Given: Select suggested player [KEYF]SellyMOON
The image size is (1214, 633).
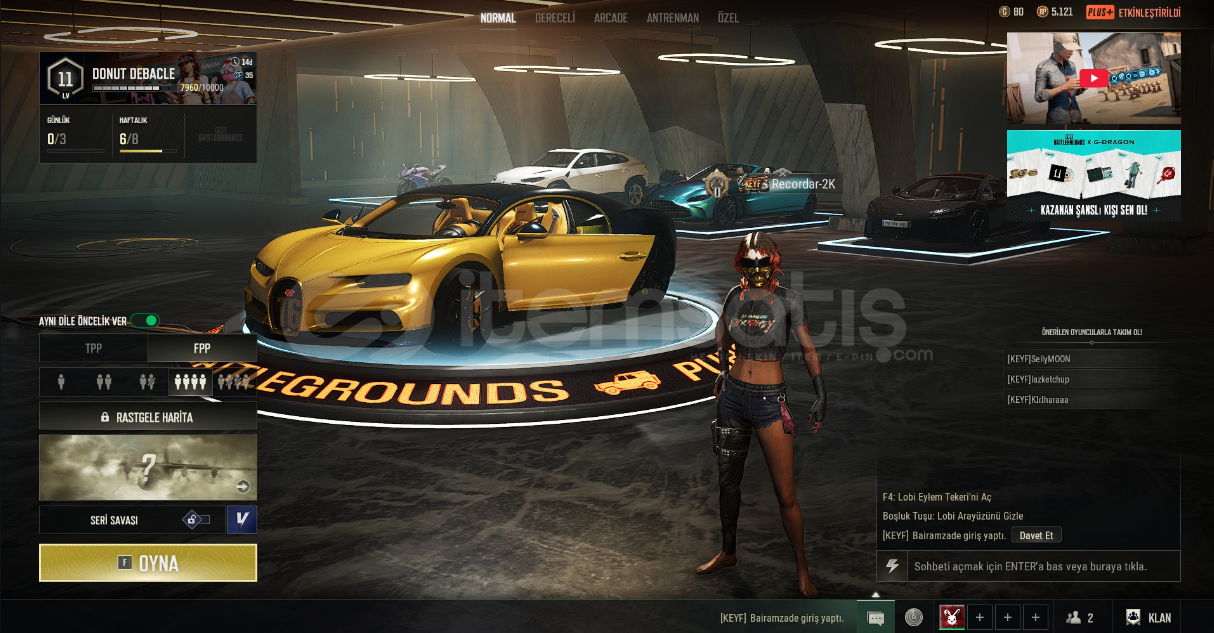Looking at the screenshot, I should click(x=1045, y=359).
